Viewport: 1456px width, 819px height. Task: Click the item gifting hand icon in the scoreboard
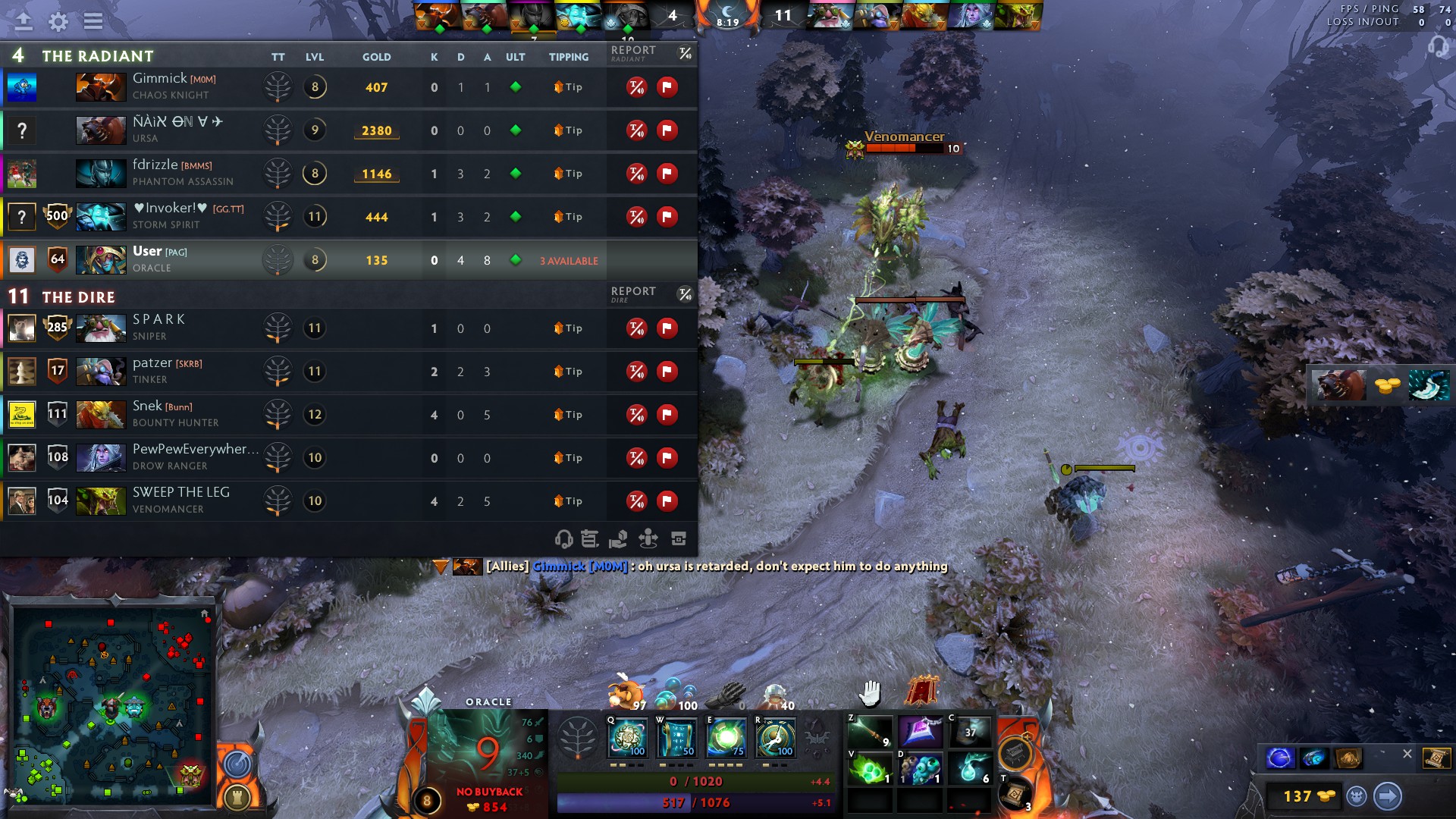coord(620,540)
